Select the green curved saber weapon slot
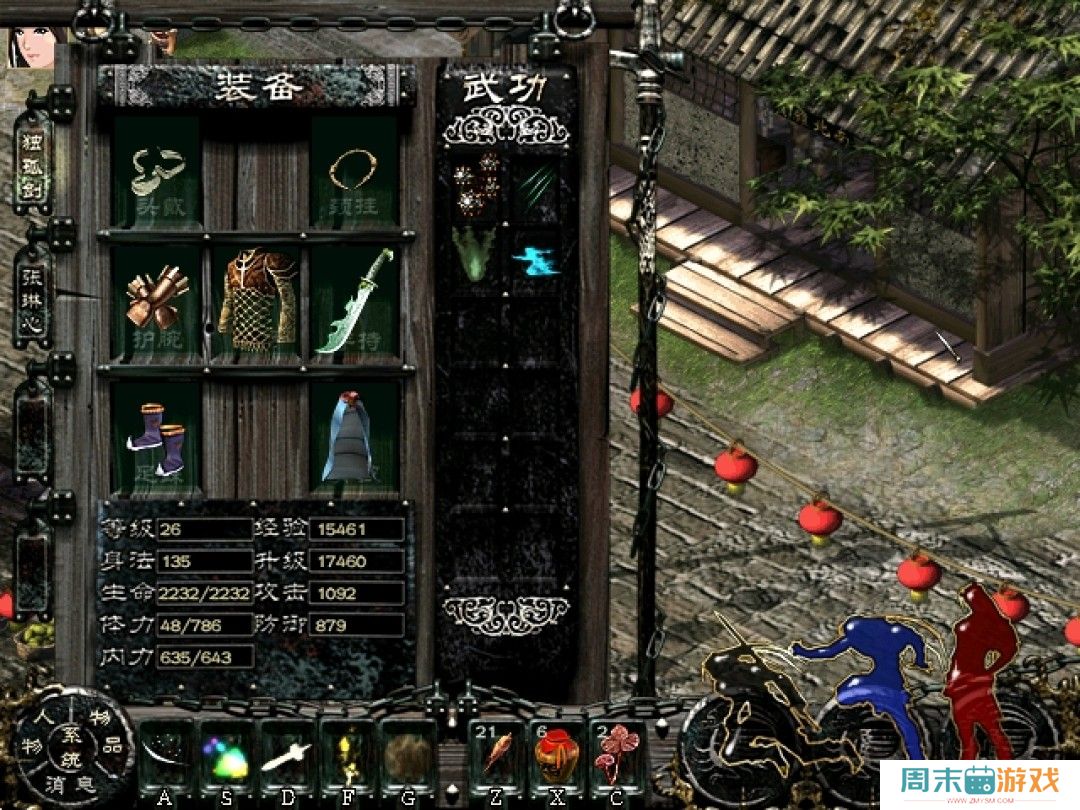1080x810 pixels. [x=355, y=300]
